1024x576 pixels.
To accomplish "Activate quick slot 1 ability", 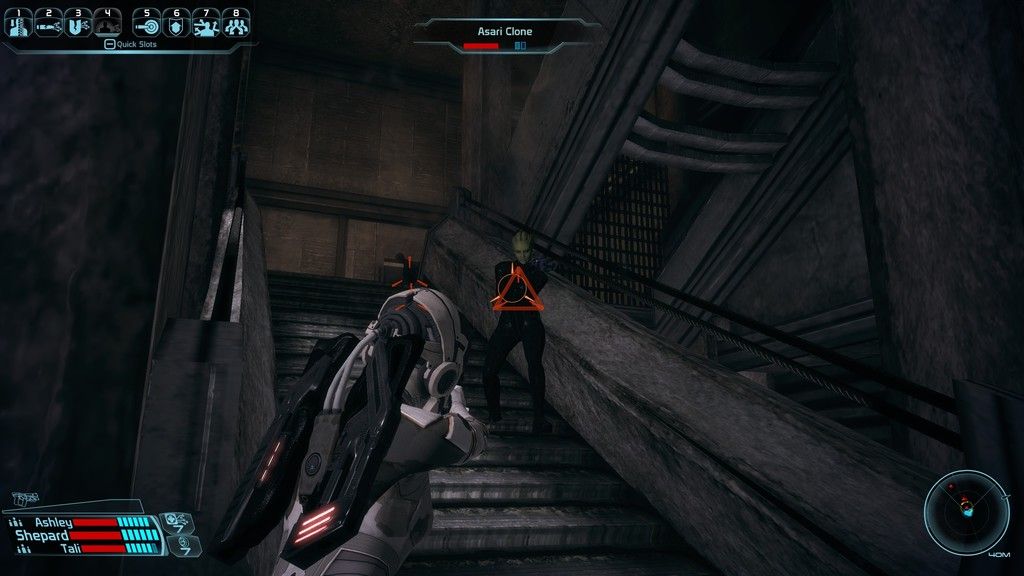I will 17,24.
